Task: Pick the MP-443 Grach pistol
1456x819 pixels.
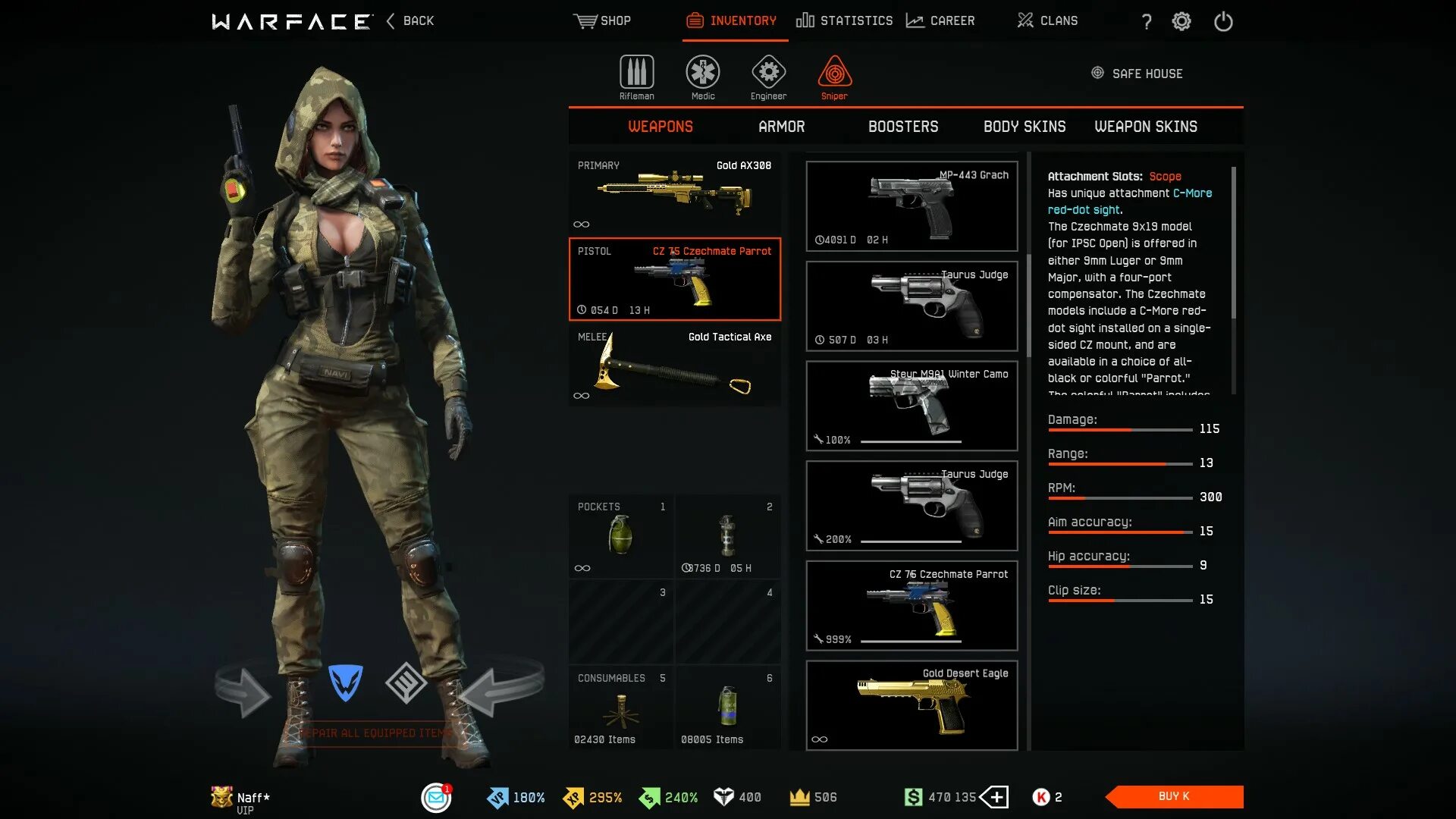Action: click(x=912, y=206)
